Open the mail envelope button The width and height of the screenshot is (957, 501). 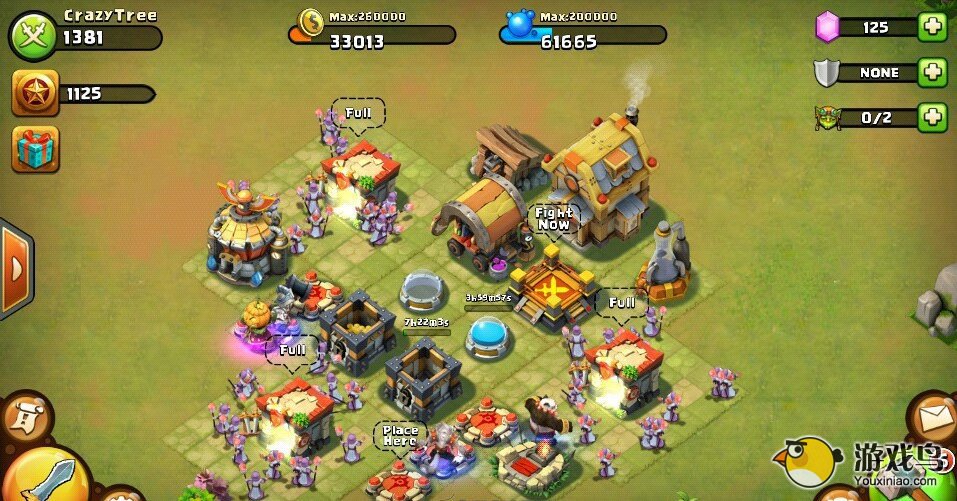tap(932, 415)
